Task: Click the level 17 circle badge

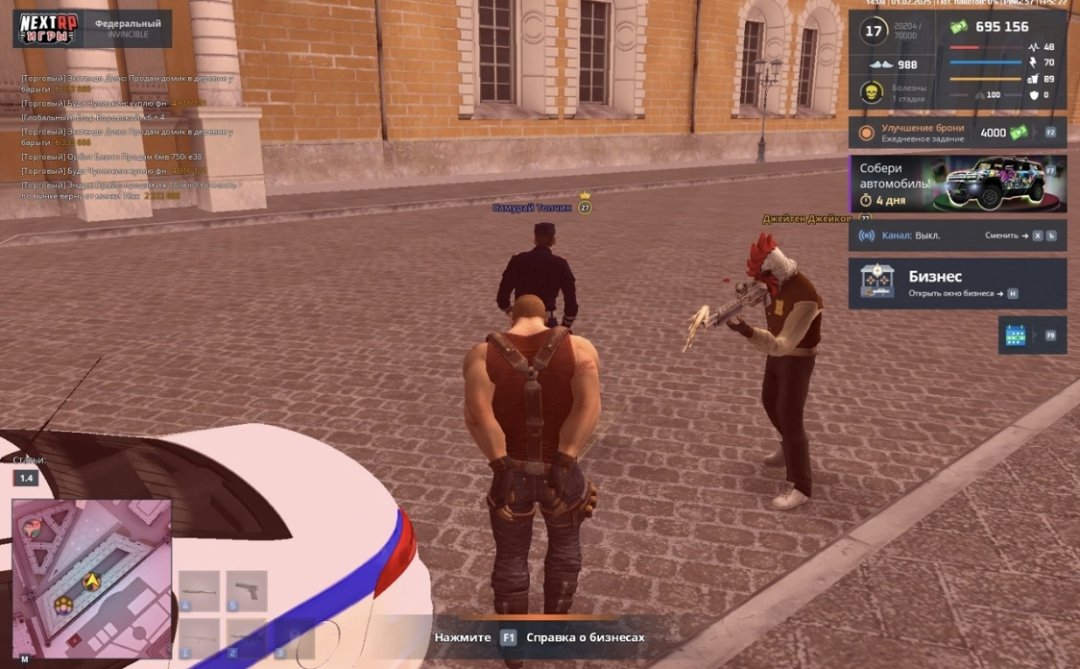Action: pos(874,31)
